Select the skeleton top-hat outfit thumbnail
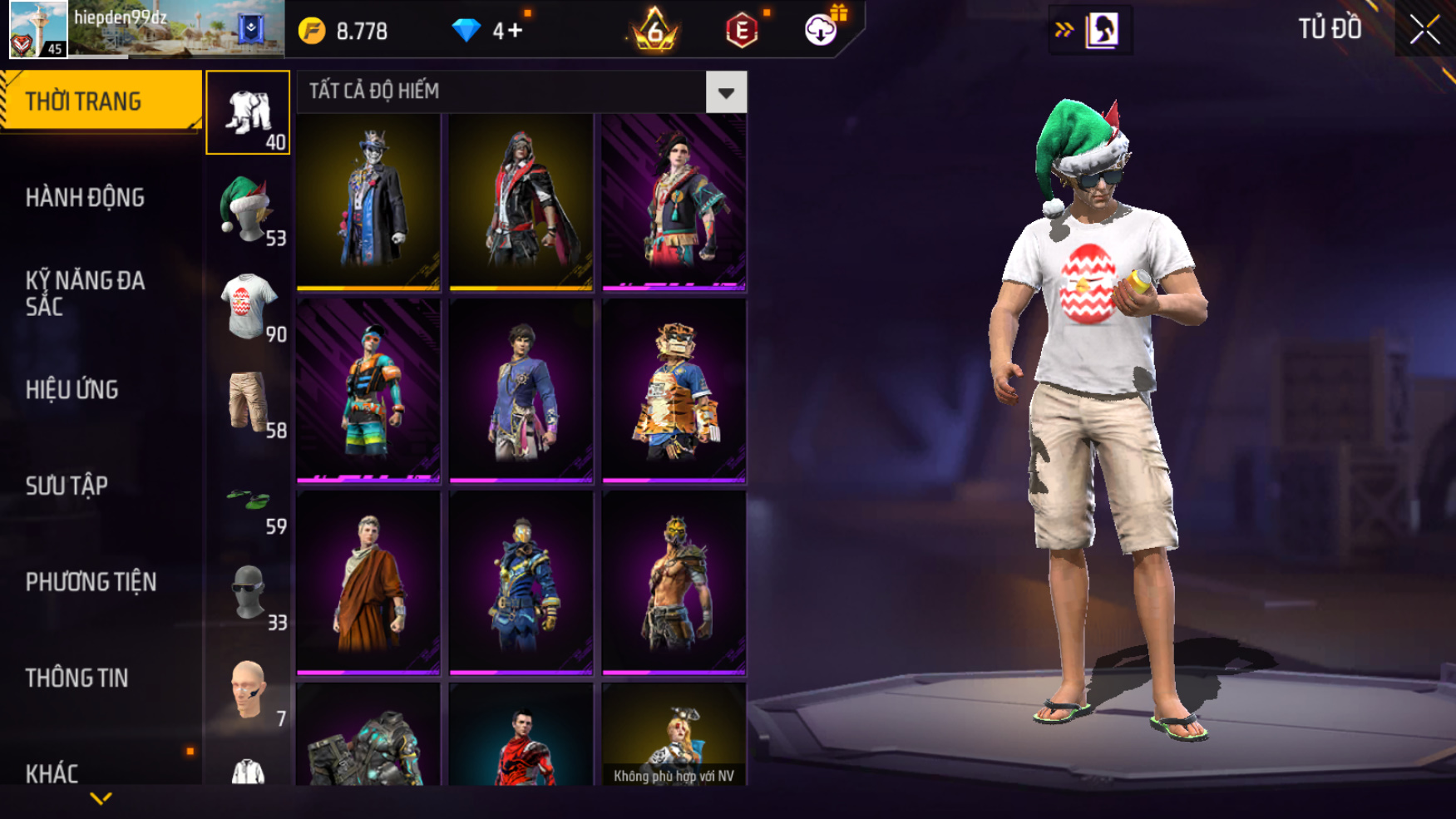 [x=368, y=202]
